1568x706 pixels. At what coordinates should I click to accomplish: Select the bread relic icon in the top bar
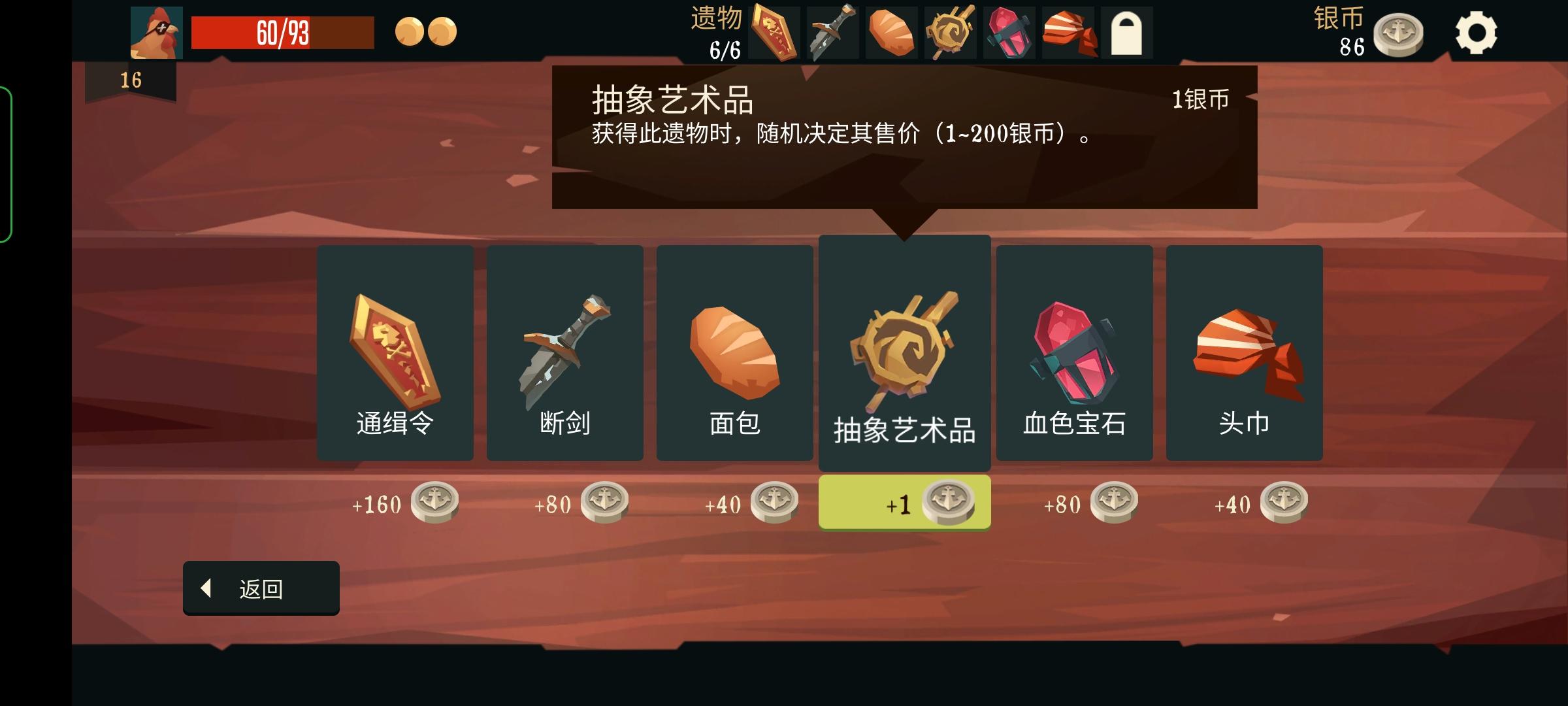[893, 31]
